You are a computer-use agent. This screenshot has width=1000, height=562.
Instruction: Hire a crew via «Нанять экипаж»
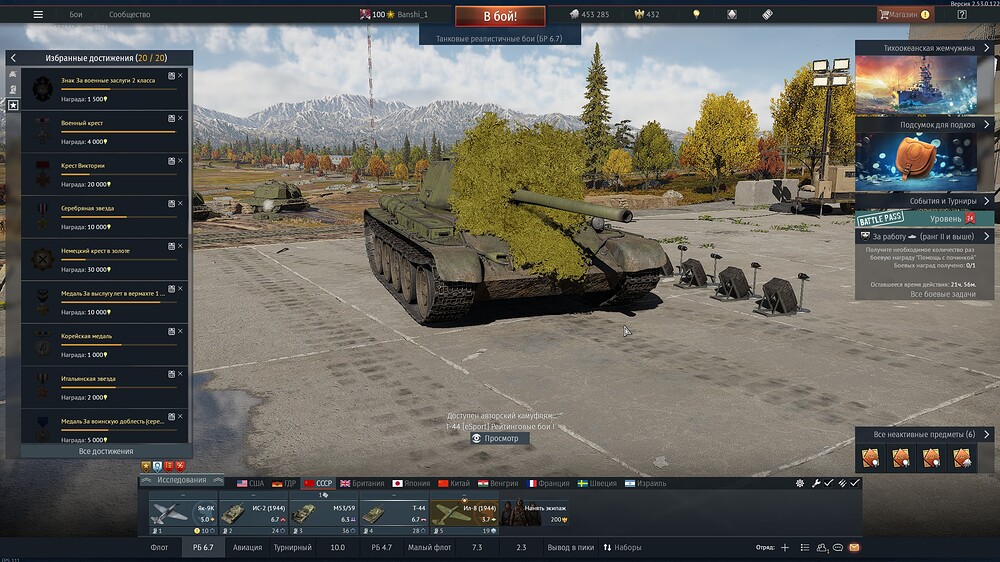[534, 513]
